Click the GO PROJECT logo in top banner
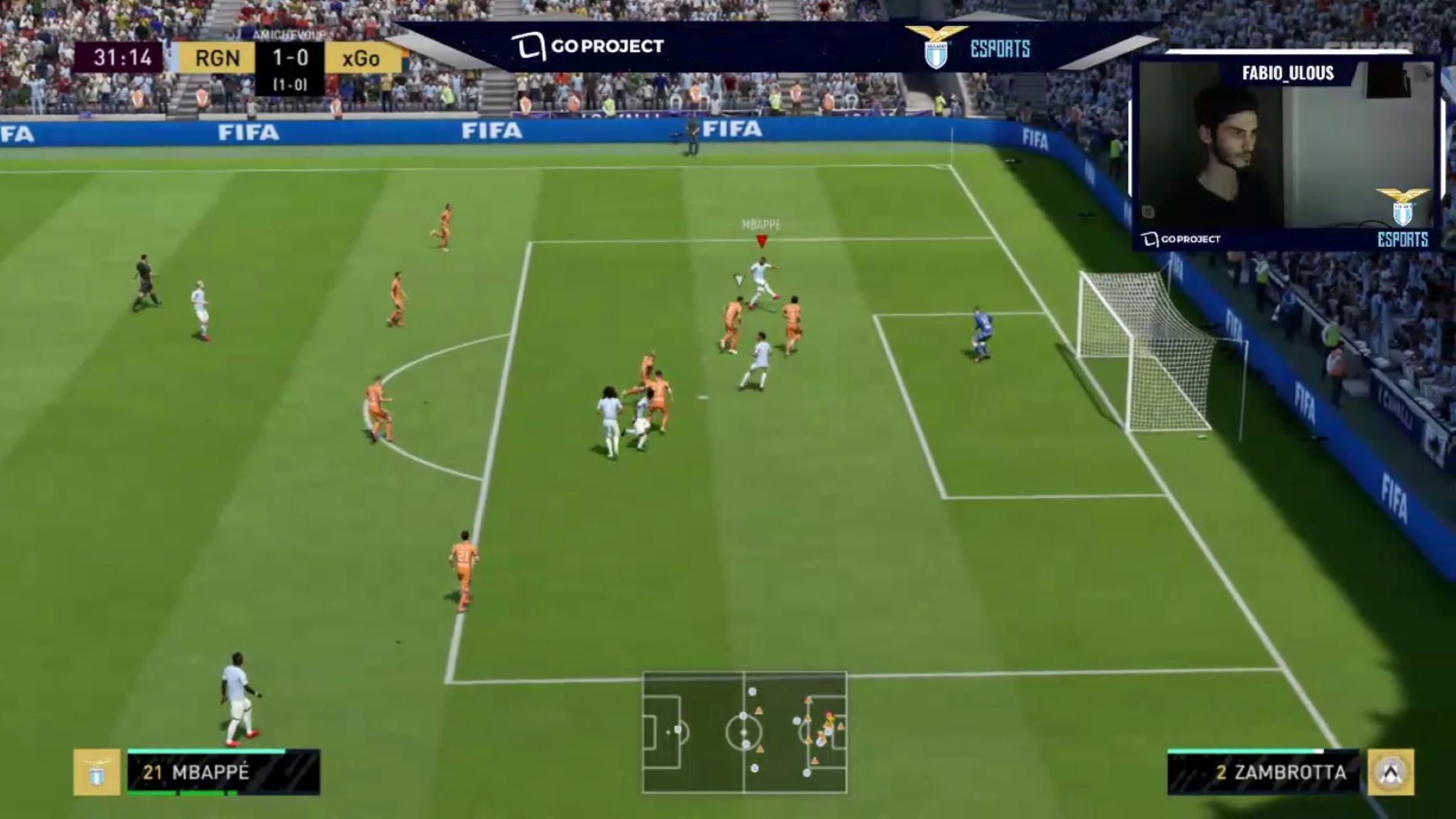This screenshot has height=819, width=1456. click(588, 46)
